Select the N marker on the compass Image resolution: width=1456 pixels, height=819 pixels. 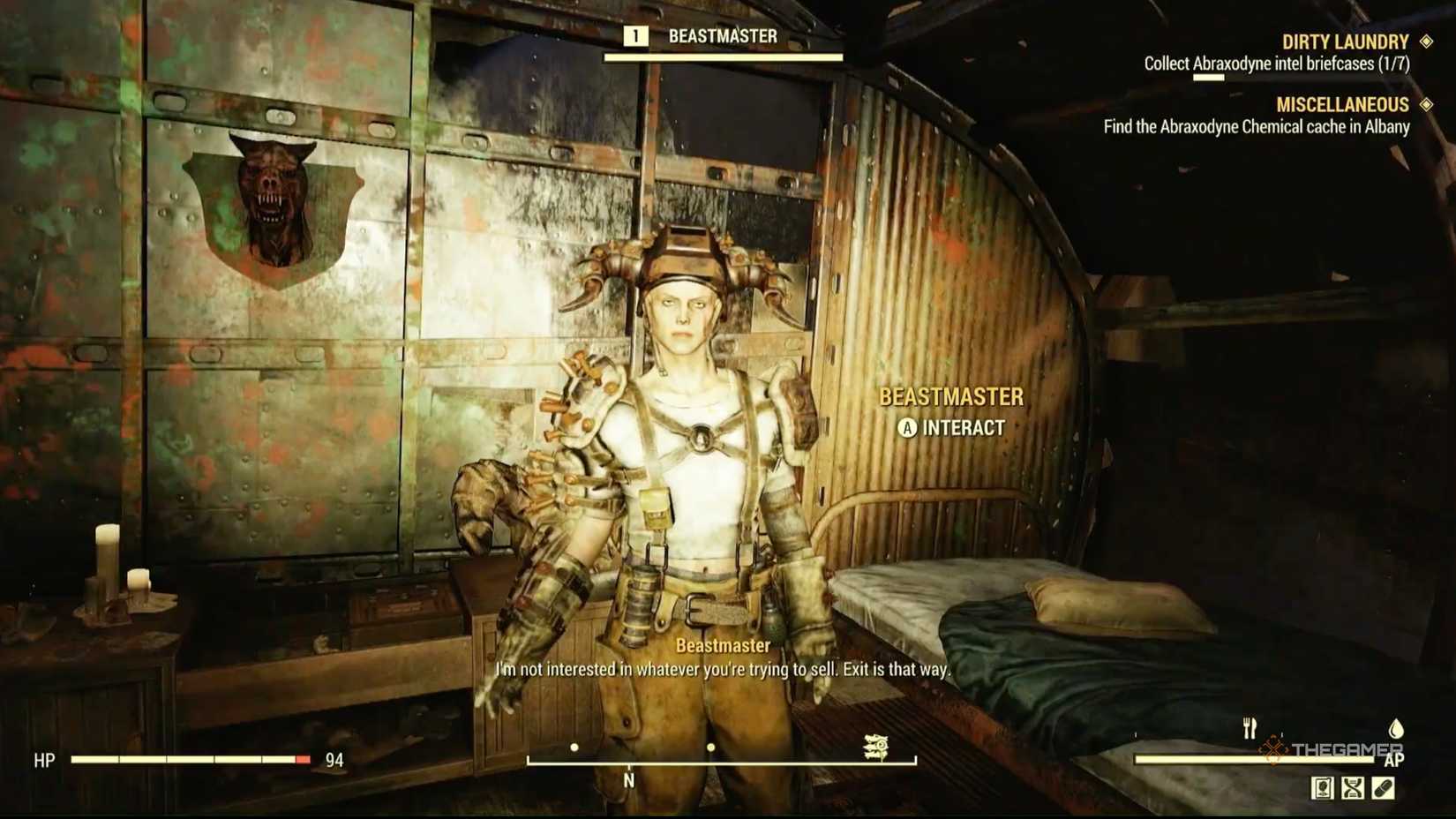click(x=629, y=781)
